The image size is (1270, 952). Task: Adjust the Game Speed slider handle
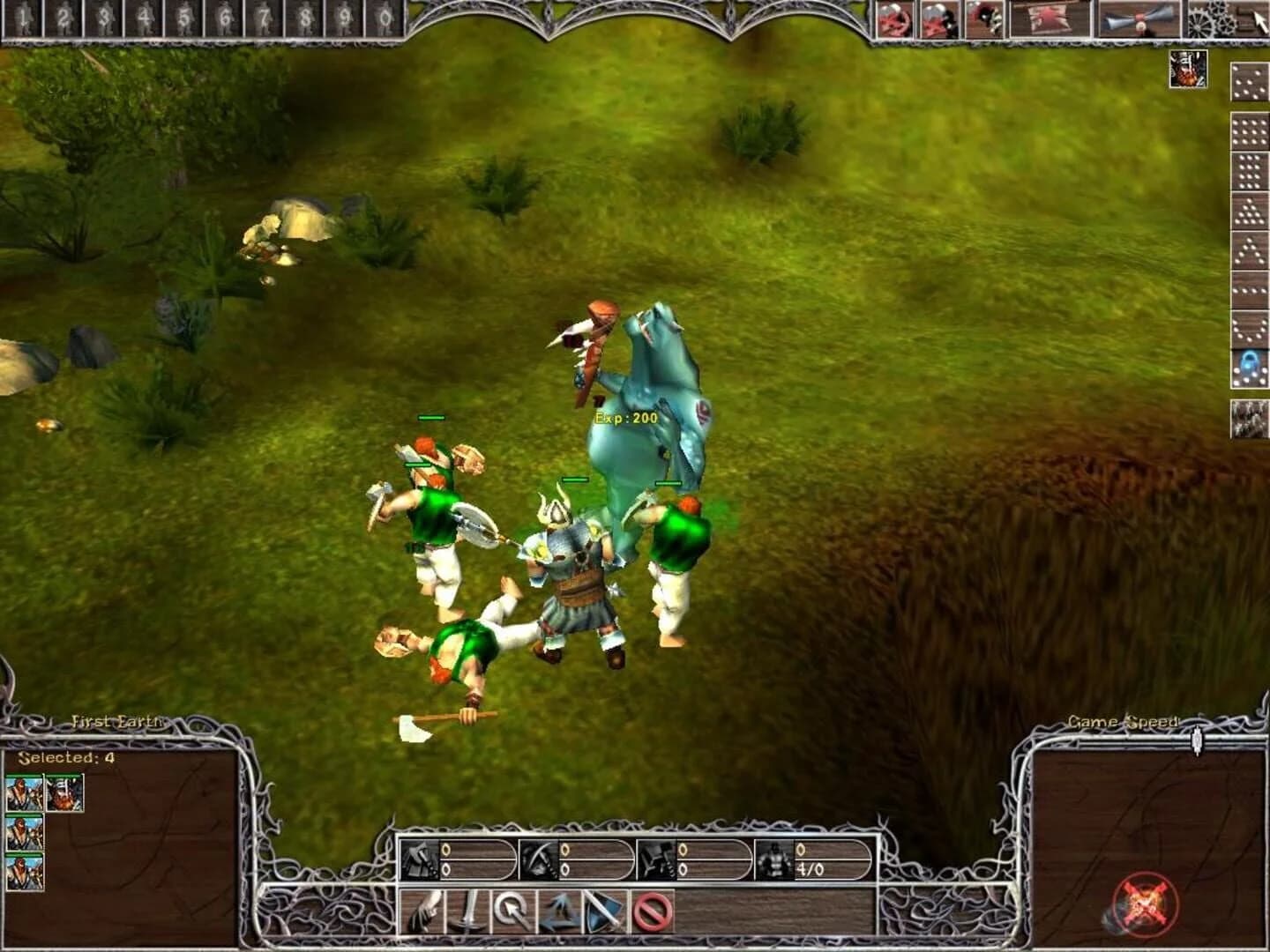(x=1197, y=740)
